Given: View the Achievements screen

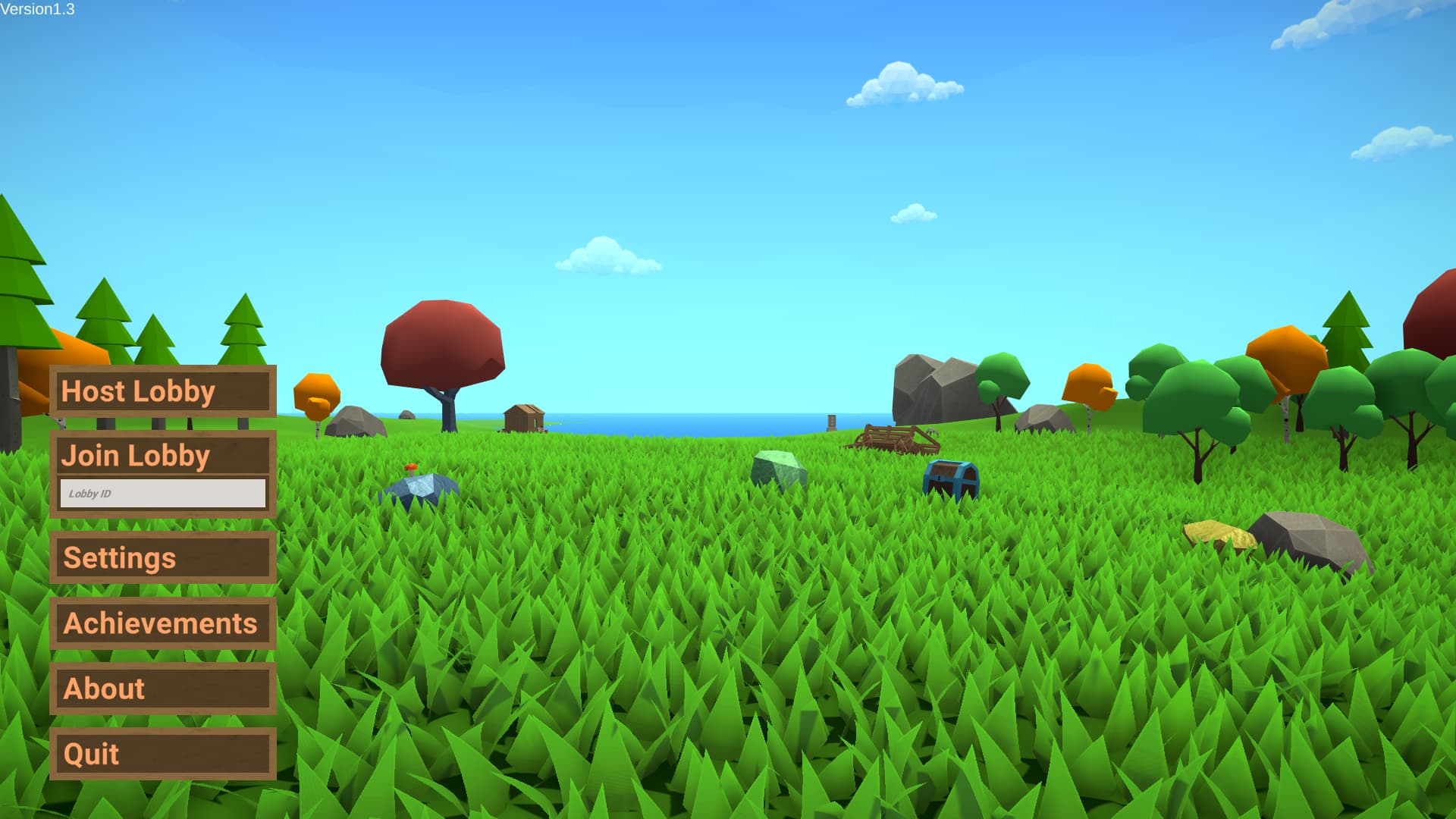Looking at the screenshot, I should point(162,624).
